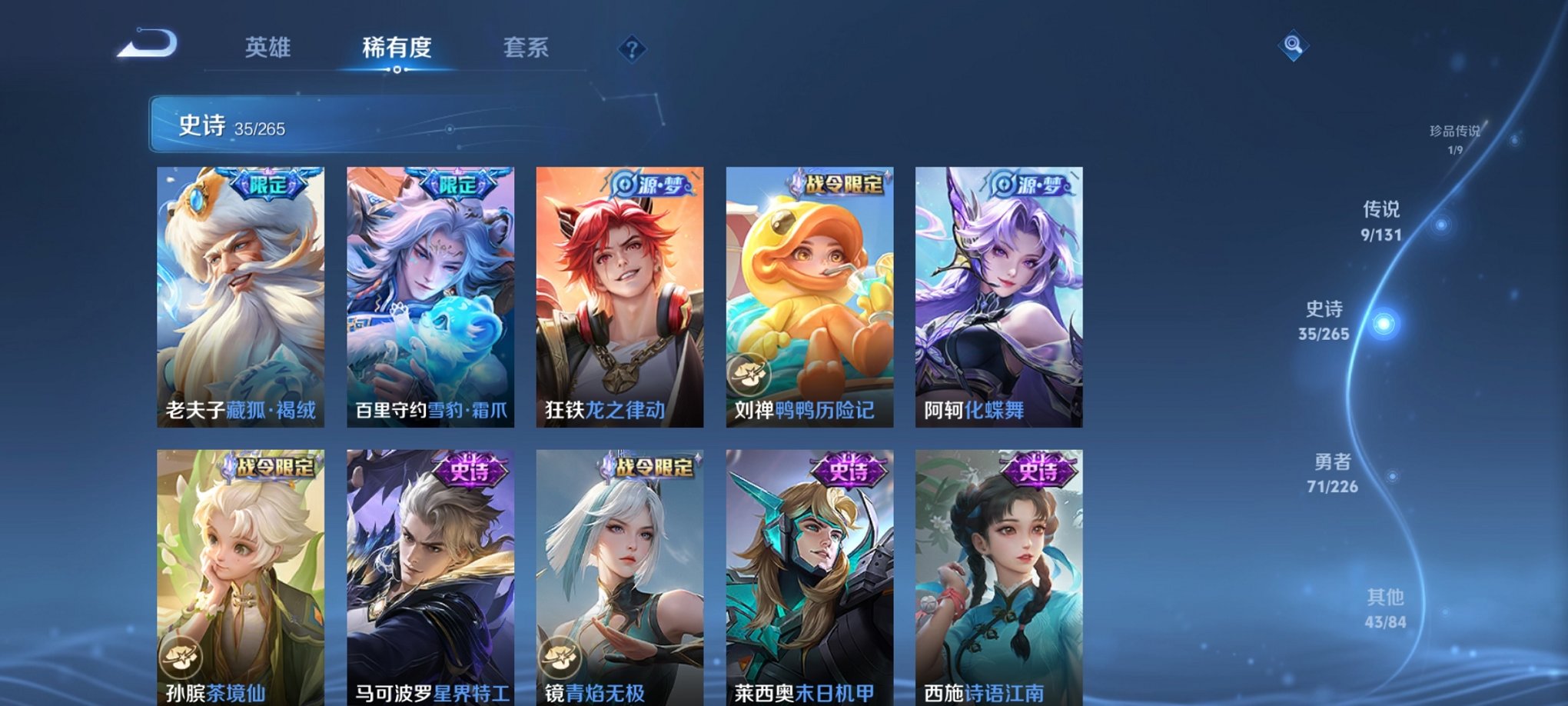Switch to the 套系 tab

(x=527, y=48)
